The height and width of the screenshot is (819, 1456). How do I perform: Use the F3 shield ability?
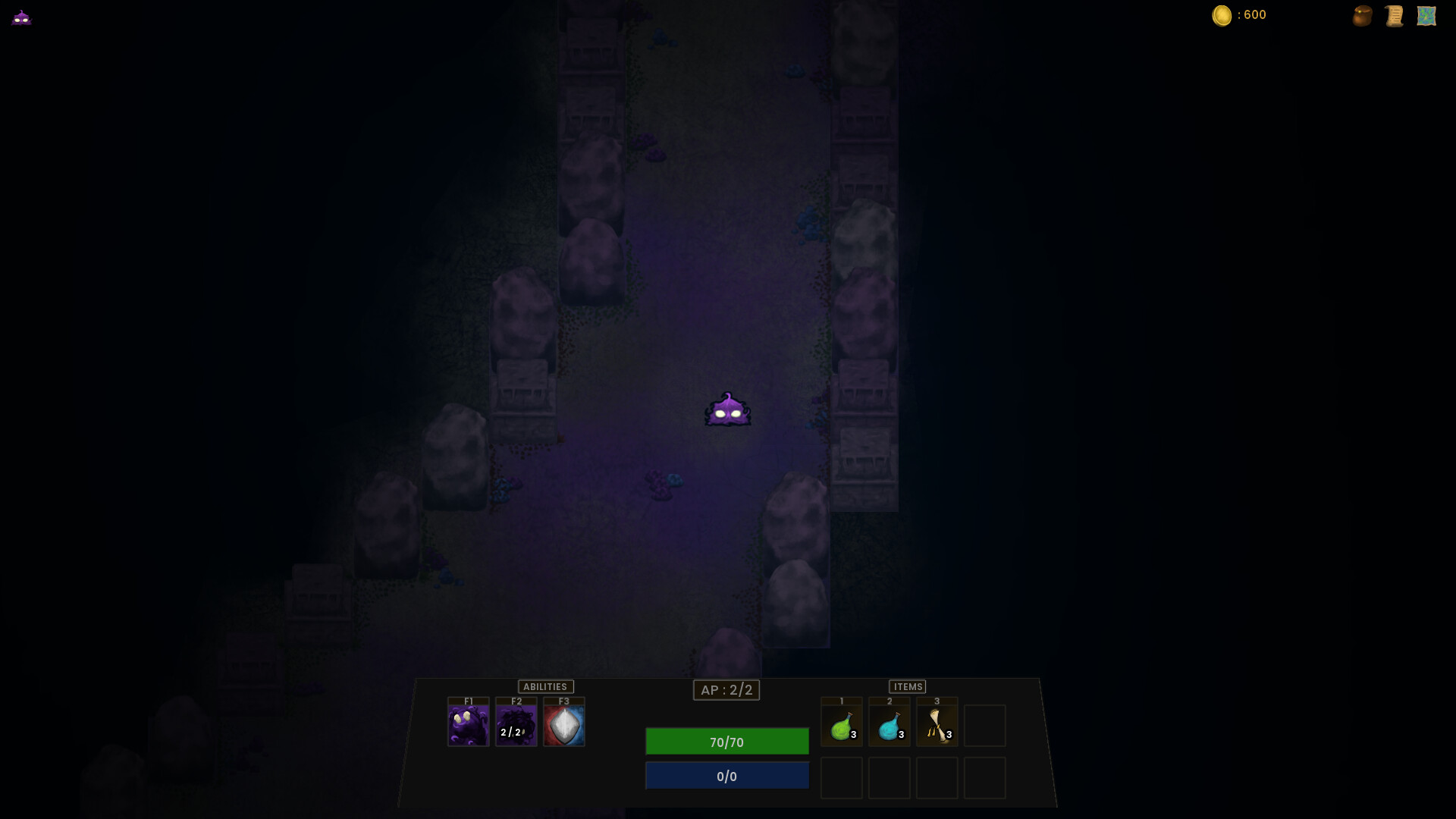pos(564,724)
